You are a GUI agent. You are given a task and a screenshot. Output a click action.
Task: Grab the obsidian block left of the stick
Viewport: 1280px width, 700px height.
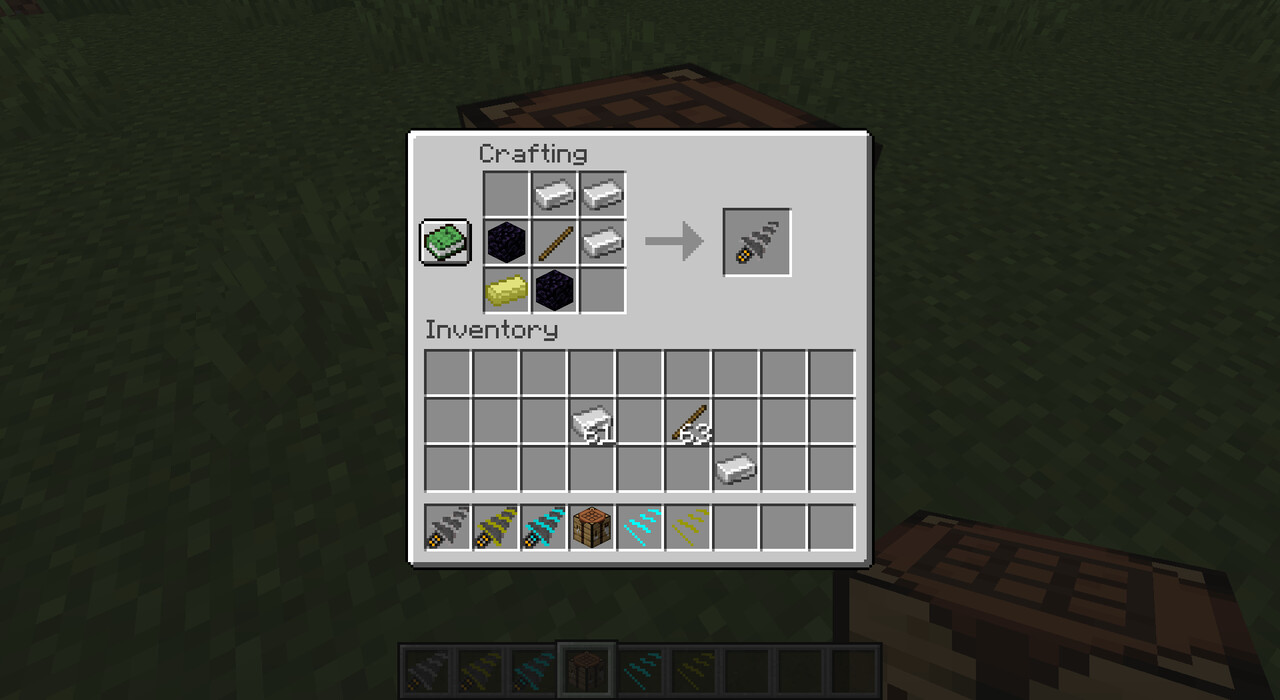tap(507, 243)
